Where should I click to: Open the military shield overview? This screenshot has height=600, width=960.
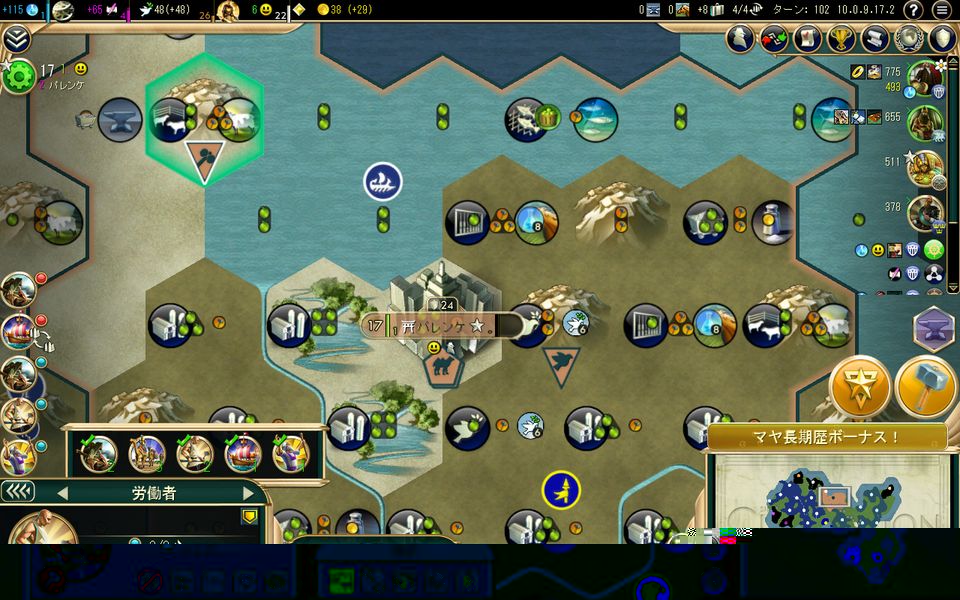pos(942,39)
